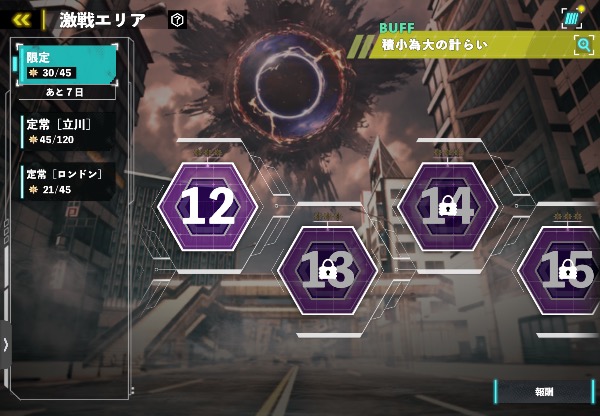This screenshot has height=416, width=600.
Task: View buff details with magnifier icon
Action: (583, 44)
